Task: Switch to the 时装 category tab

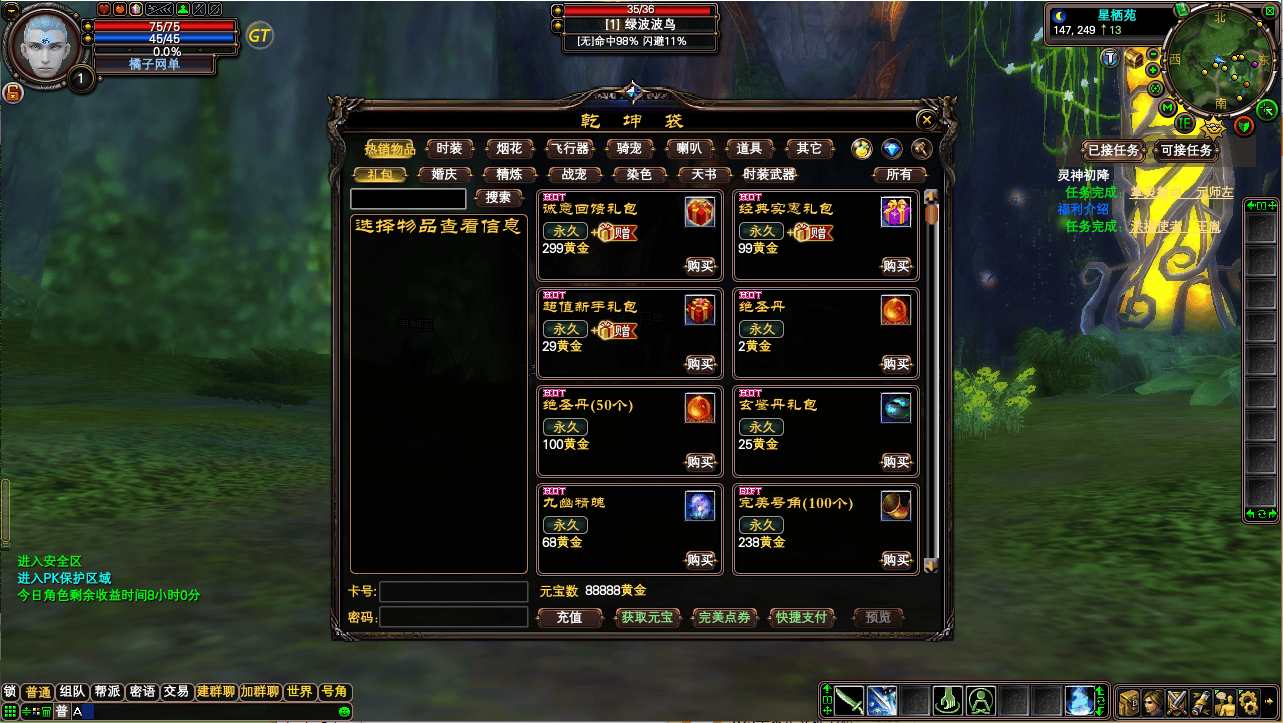Action: click(449, 149)
